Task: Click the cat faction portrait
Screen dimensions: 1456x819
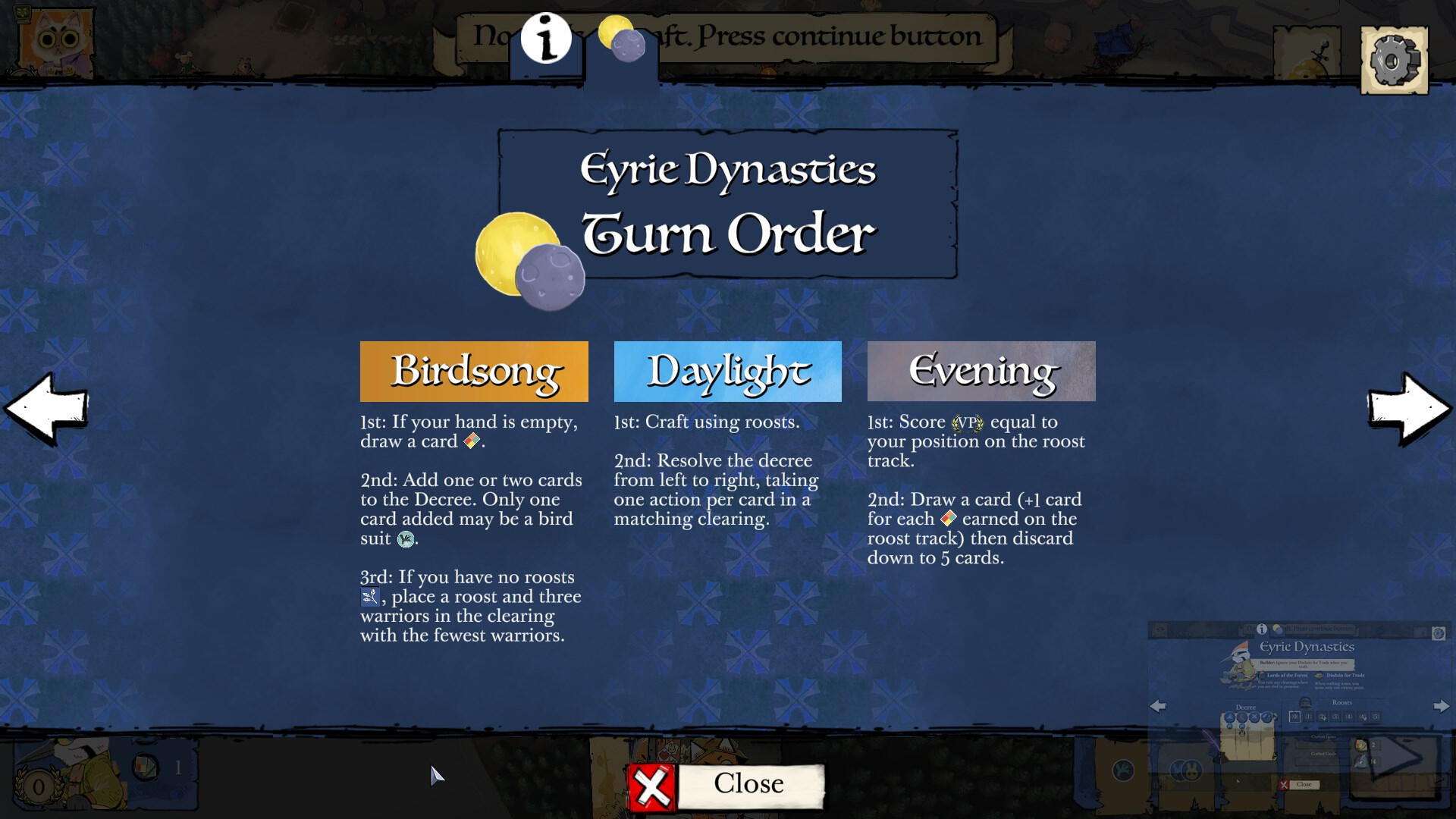Action: pos(55,42)
